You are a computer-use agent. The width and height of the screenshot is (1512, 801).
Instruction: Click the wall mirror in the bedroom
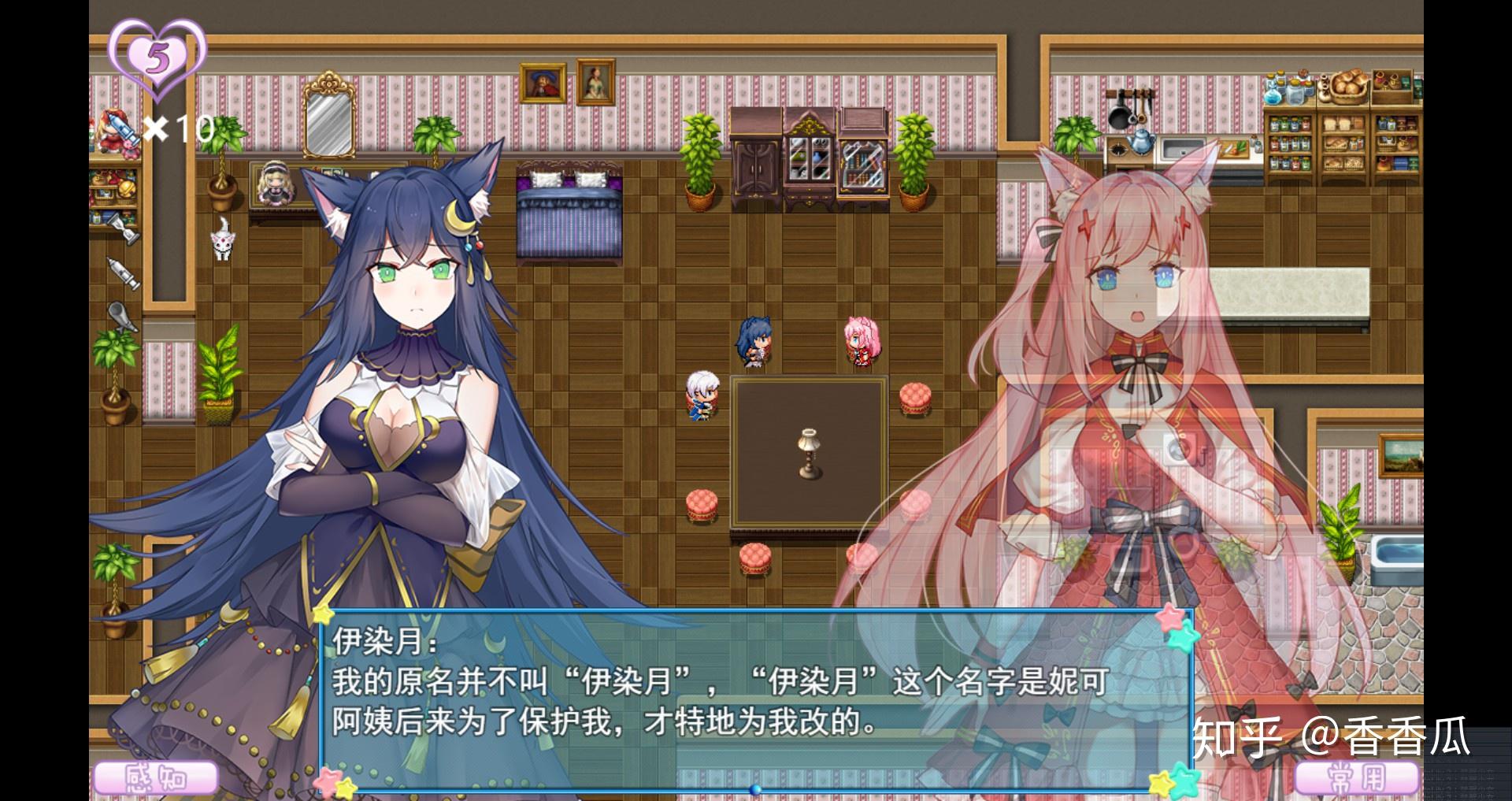[x=329, y=118]
